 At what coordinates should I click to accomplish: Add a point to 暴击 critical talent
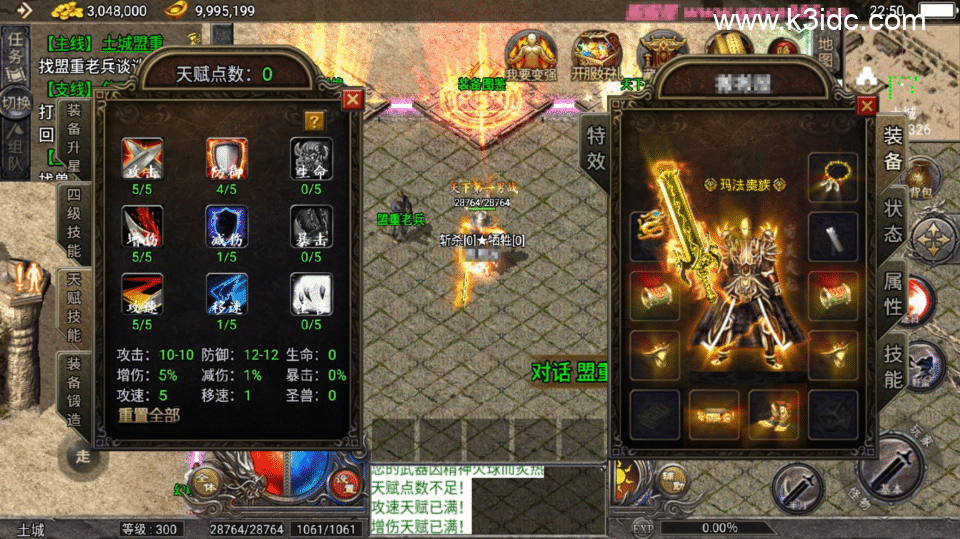(310, 226)
